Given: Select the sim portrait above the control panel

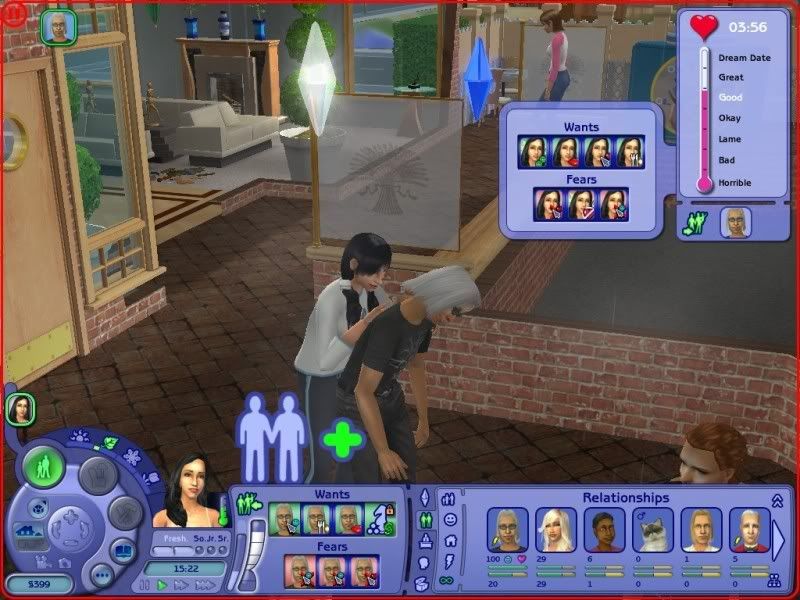Looking at the screenshot, I should (x=19, y=406).
